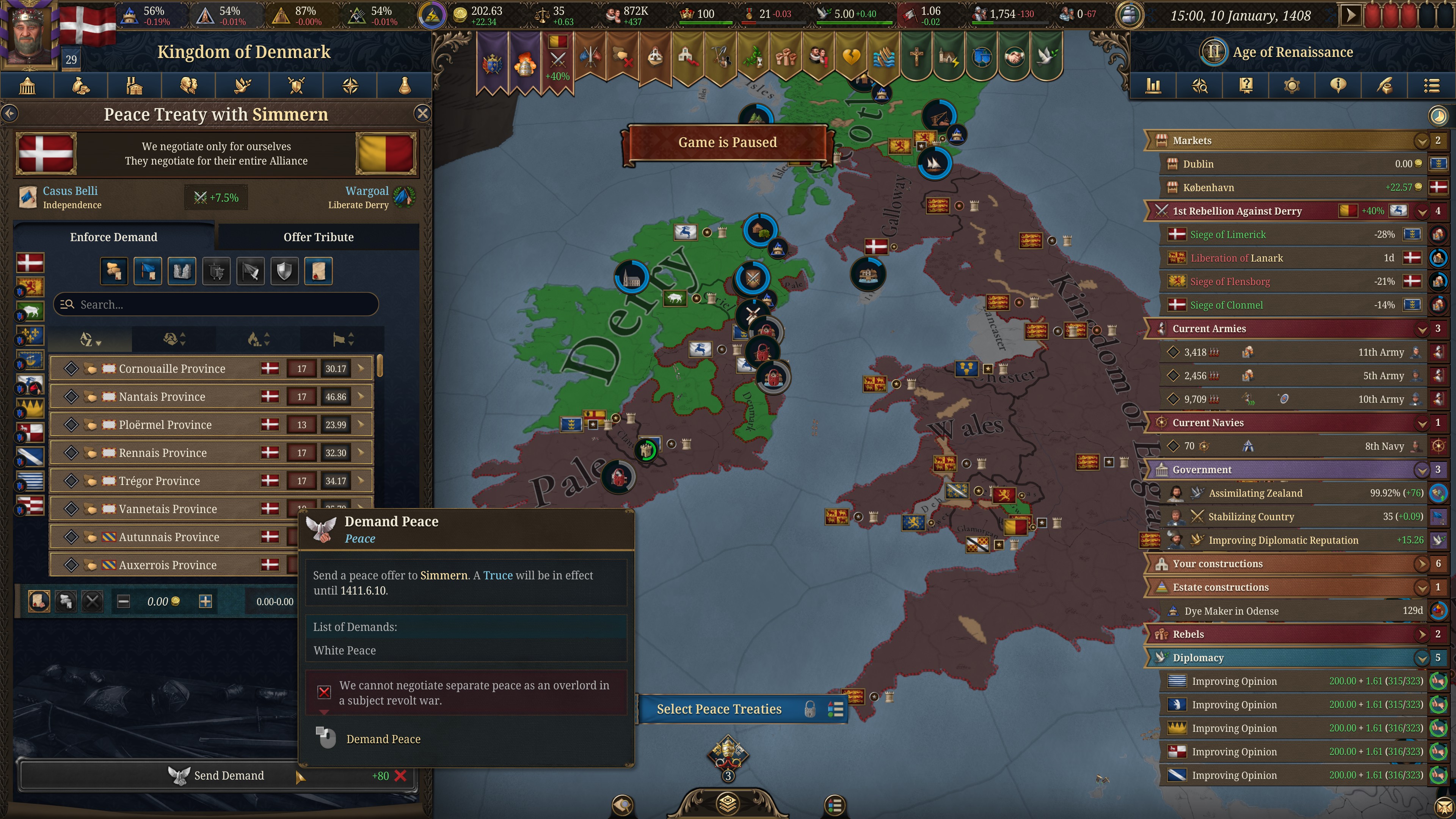
Task: Open the Ledger with the bar chart icon
Action: coord(1153,86)
